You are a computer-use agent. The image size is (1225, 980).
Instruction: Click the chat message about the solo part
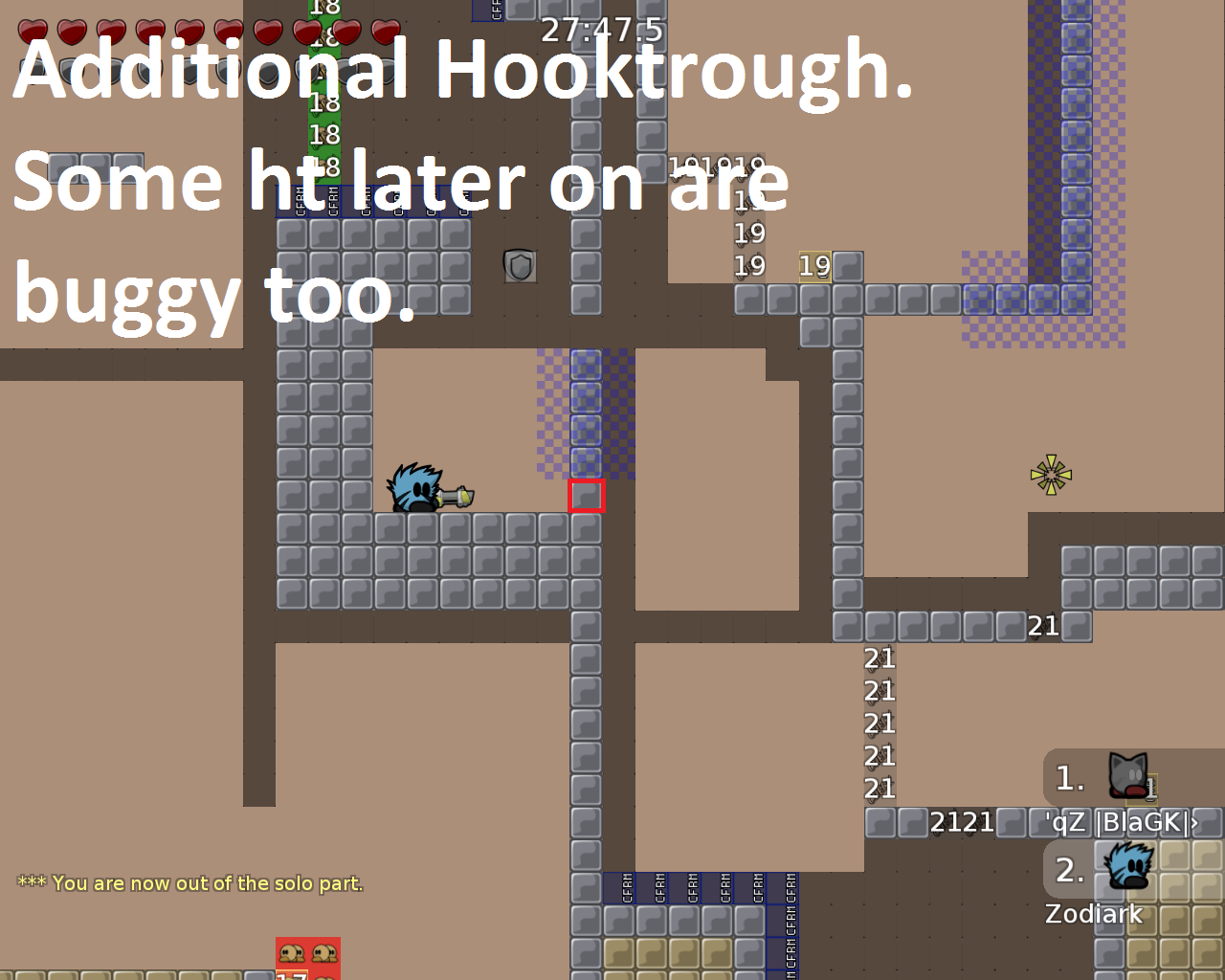pyautogui.click(x=189, y=882)
